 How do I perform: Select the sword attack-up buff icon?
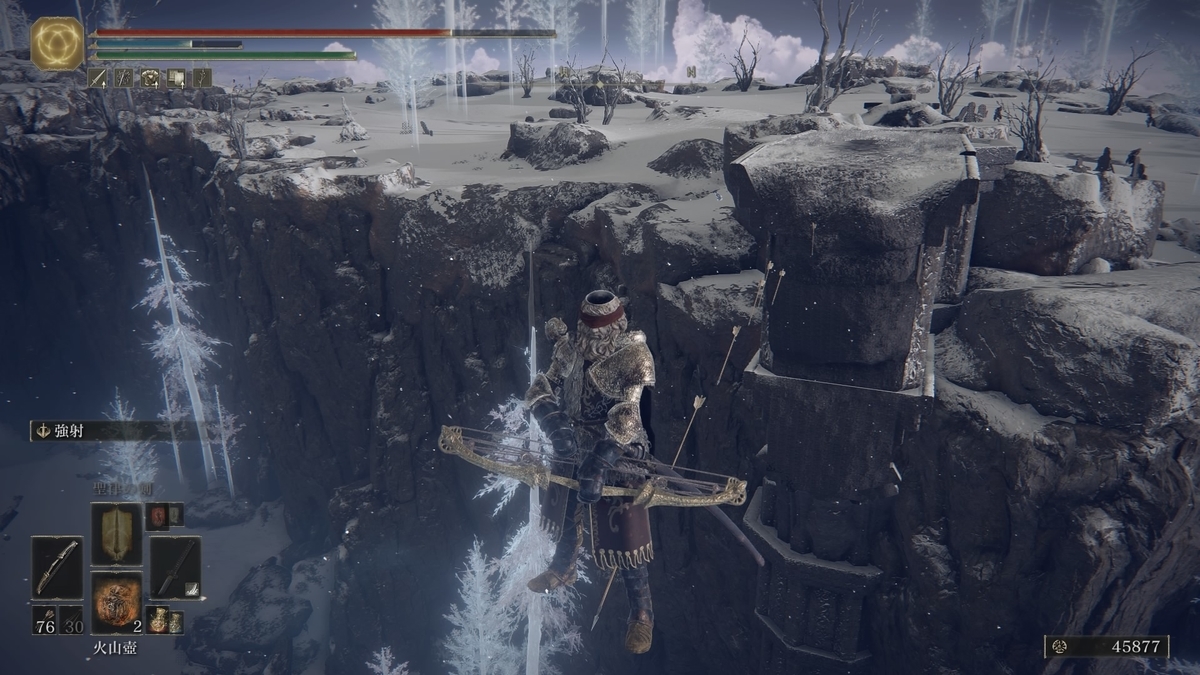pyautogui.click(x=98, y=77)
